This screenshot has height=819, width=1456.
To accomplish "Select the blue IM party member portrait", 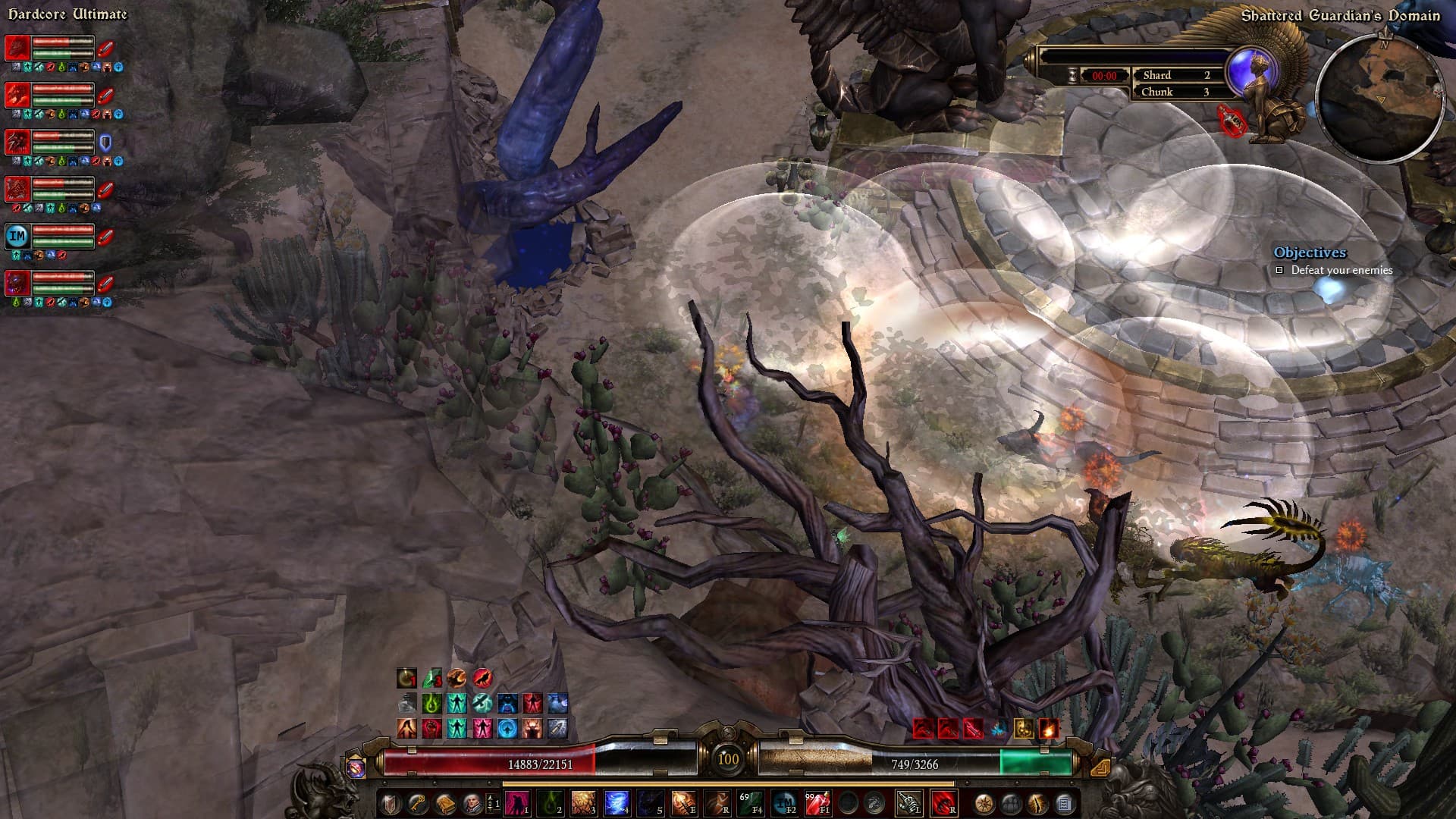I will (17, 237).
